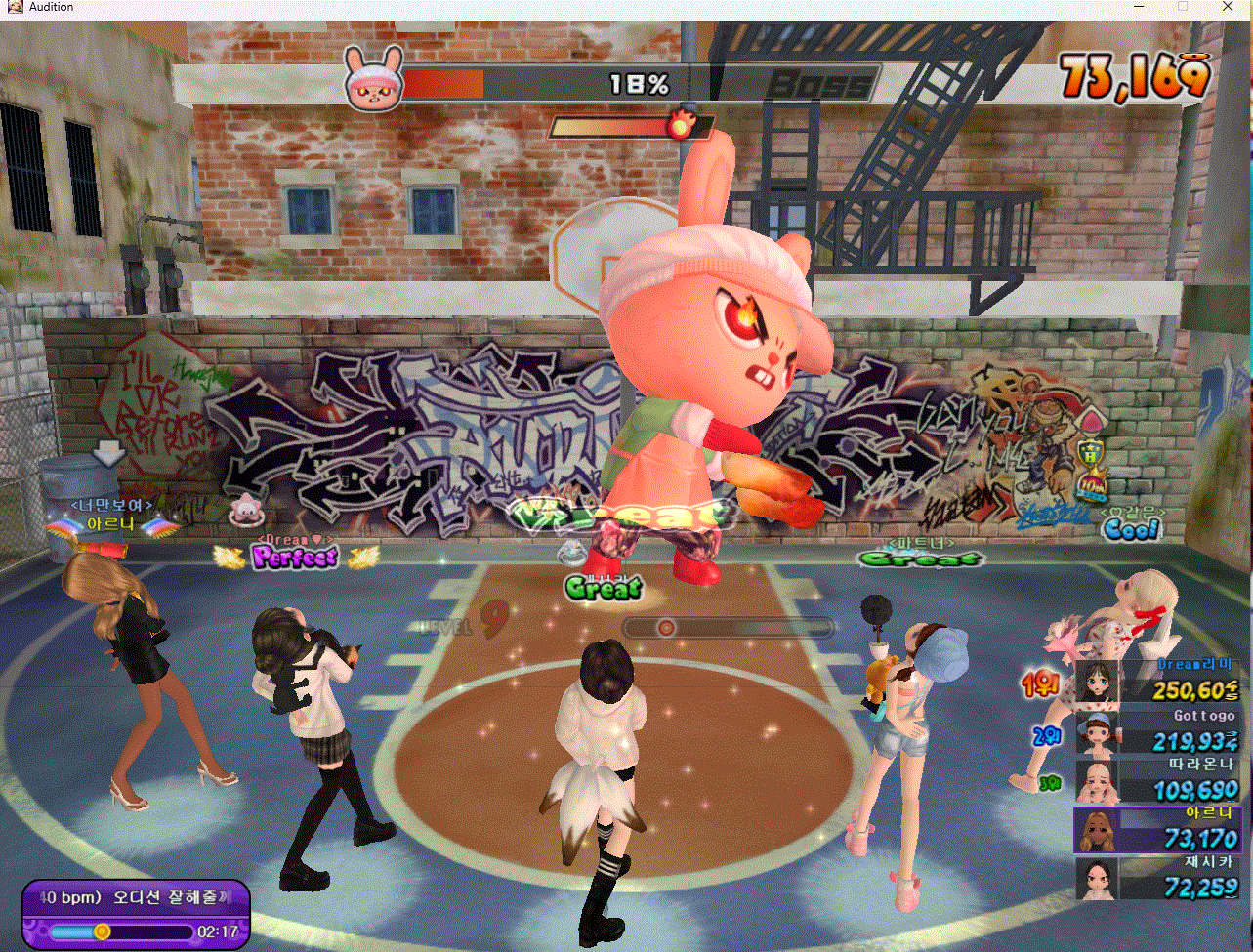
Task: Minimize the Audition window
Action: tap(1138, 7)
